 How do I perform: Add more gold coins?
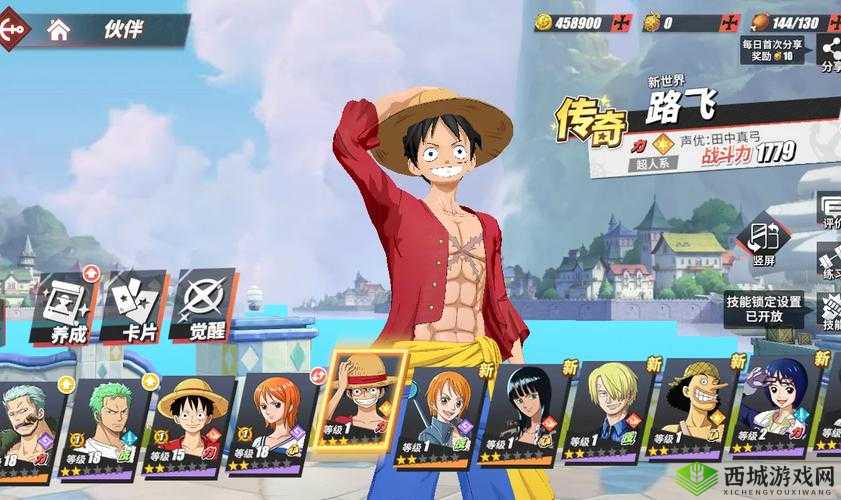point(623,22)
